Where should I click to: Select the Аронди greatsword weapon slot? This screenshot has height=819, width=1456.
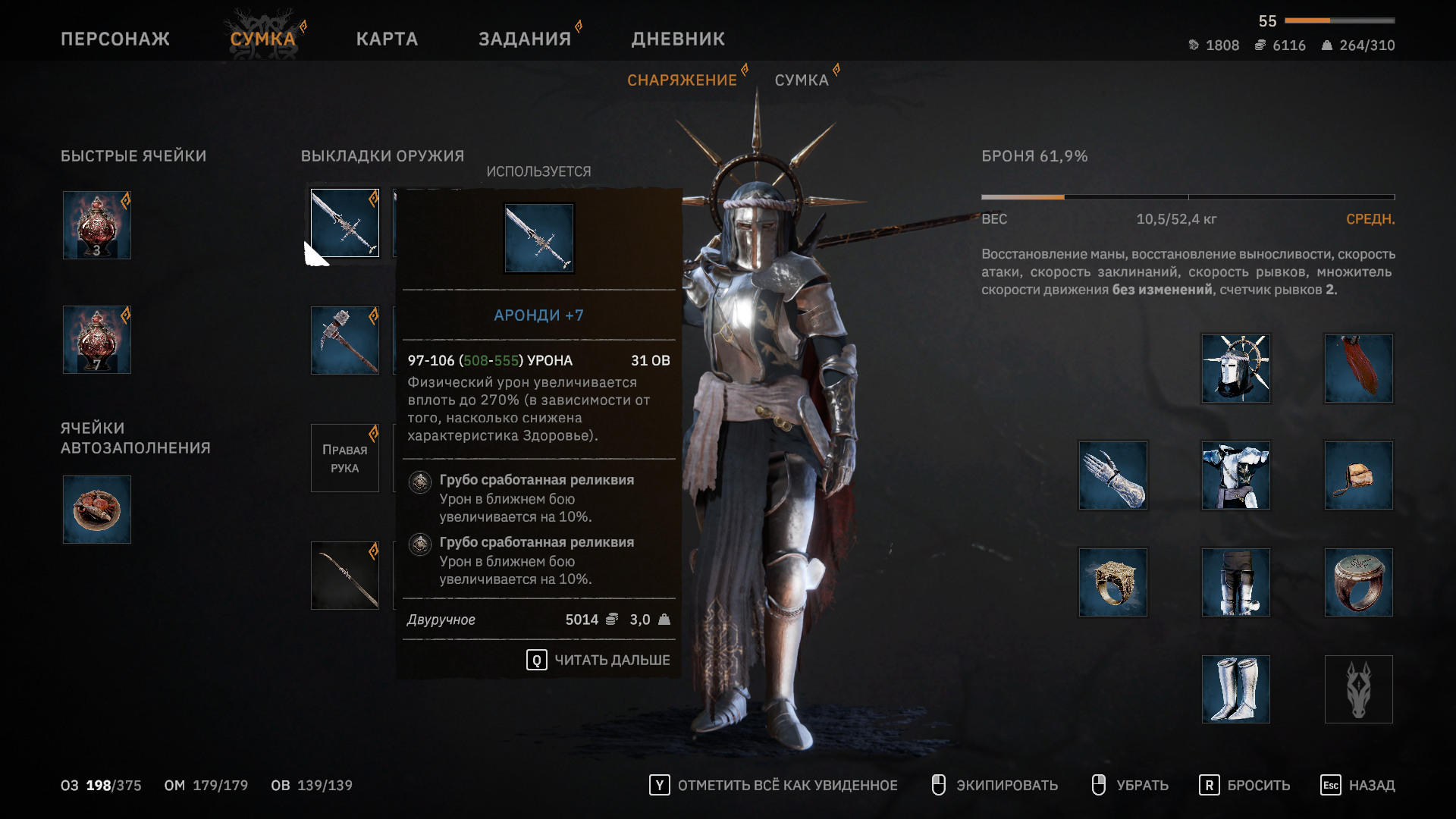point(345,223)
